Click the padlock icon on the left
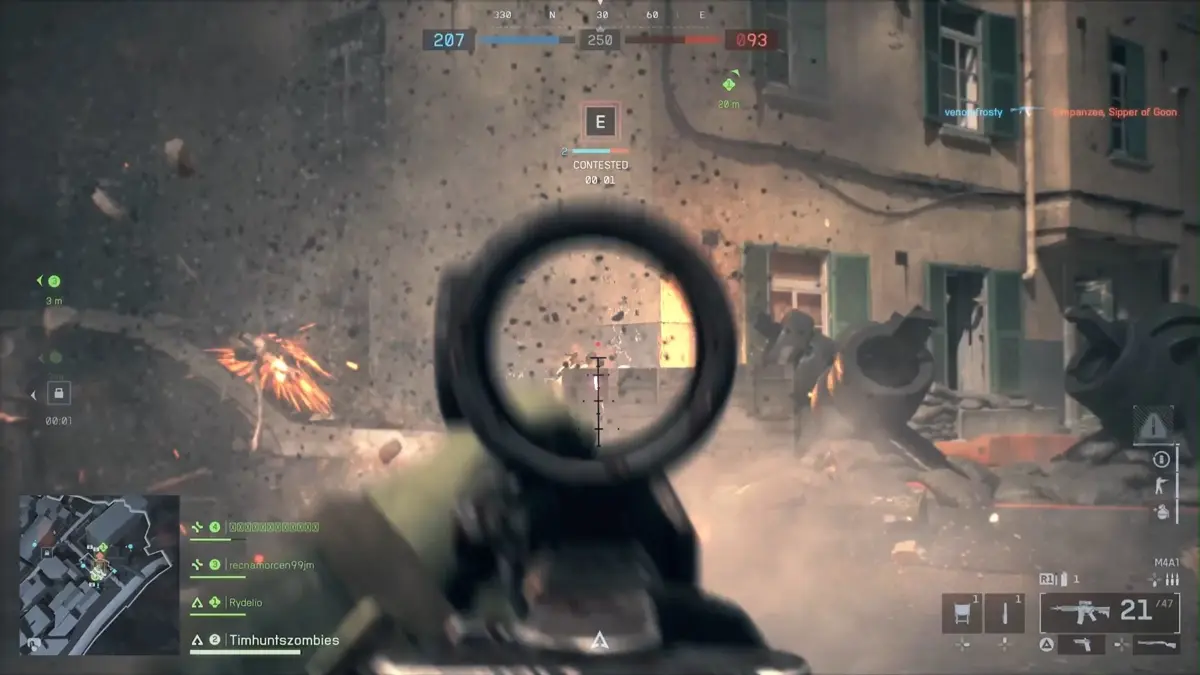 (59, 393)
